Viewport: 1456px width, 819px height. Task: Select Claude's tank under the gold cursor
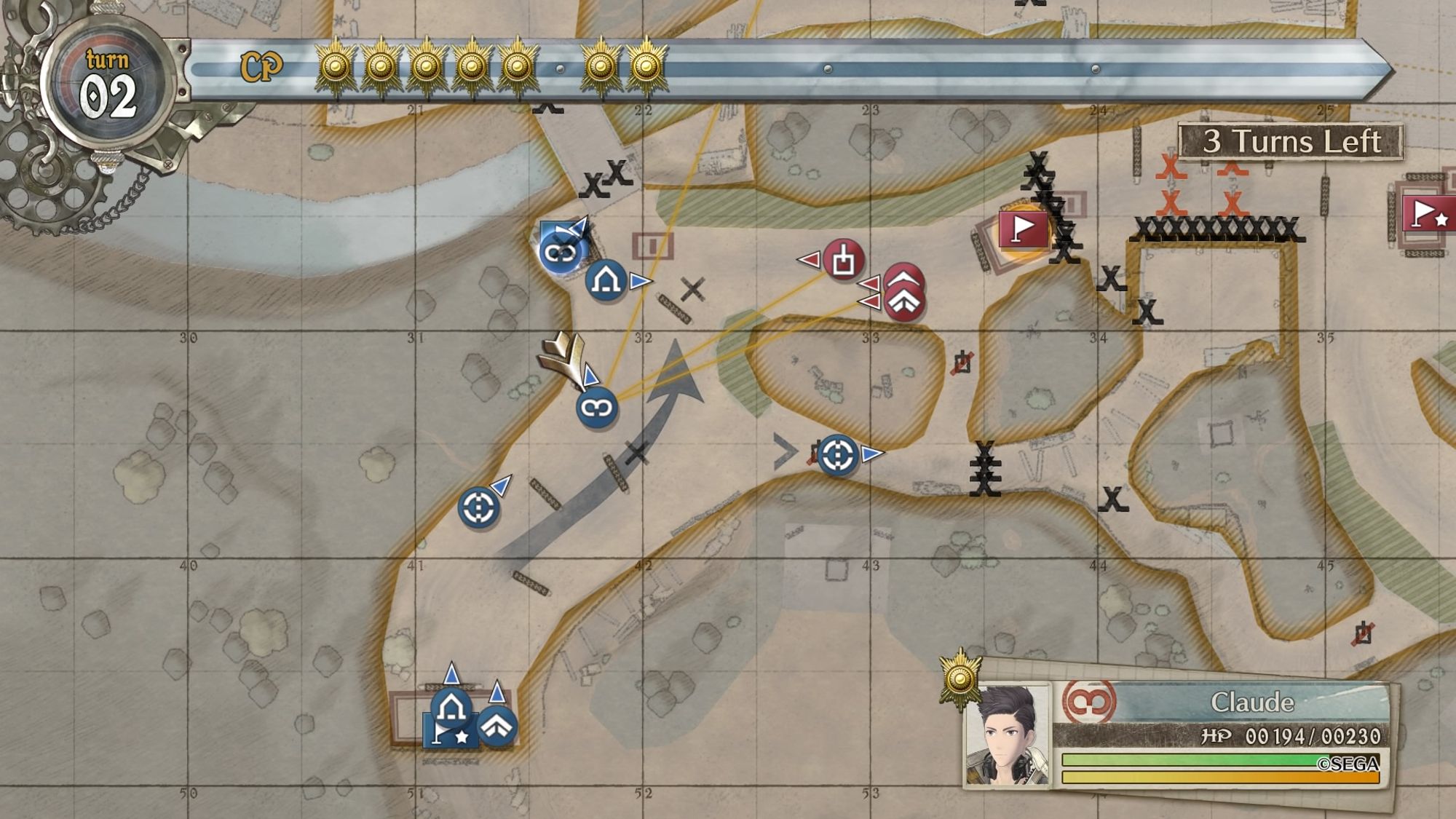[597, 408]
